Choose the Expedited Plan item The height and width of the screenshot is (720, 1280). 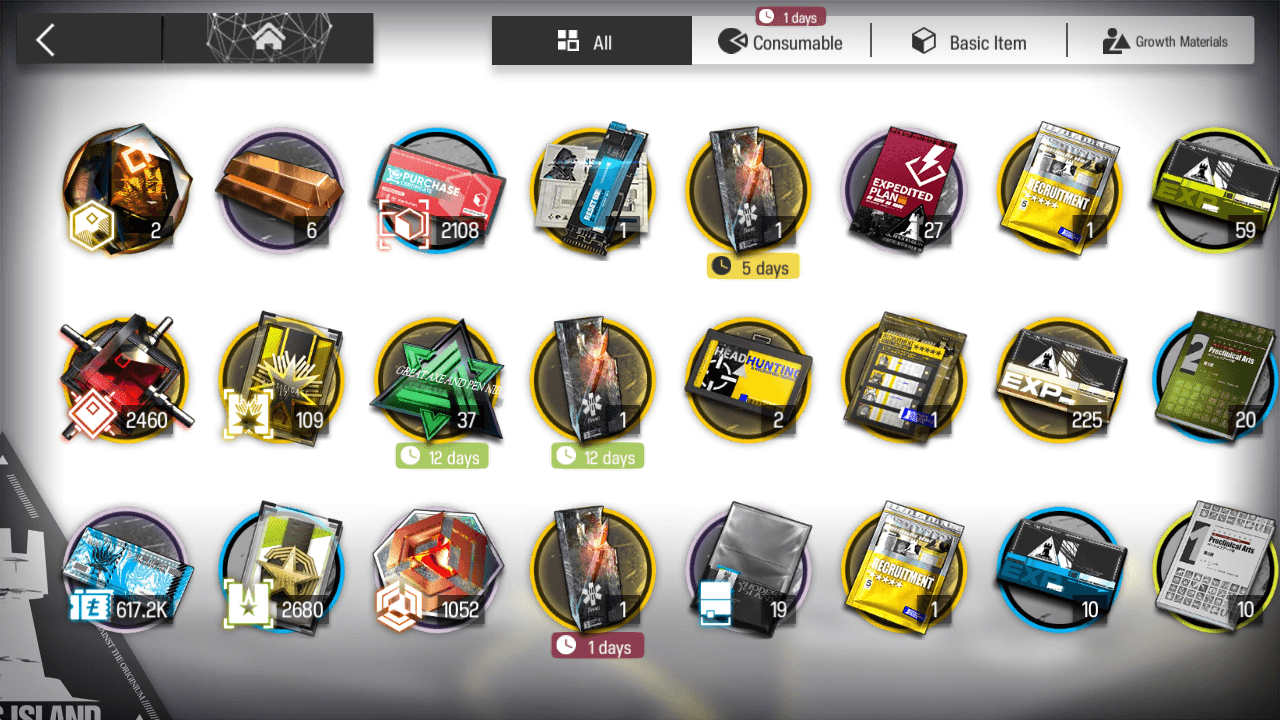(904, 190)
